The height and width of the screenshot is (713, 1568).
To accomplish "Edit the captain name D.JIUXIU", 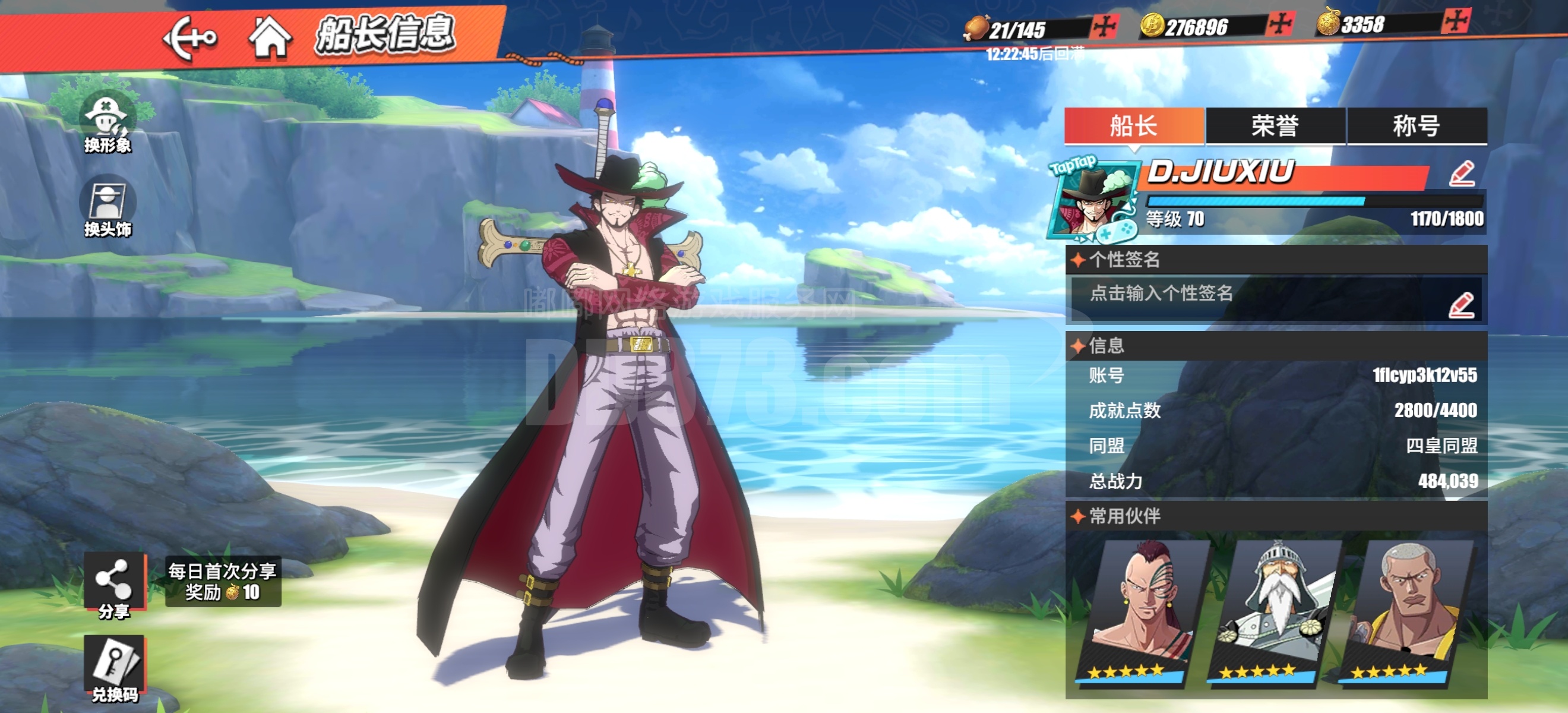I will click(1462, 173).
